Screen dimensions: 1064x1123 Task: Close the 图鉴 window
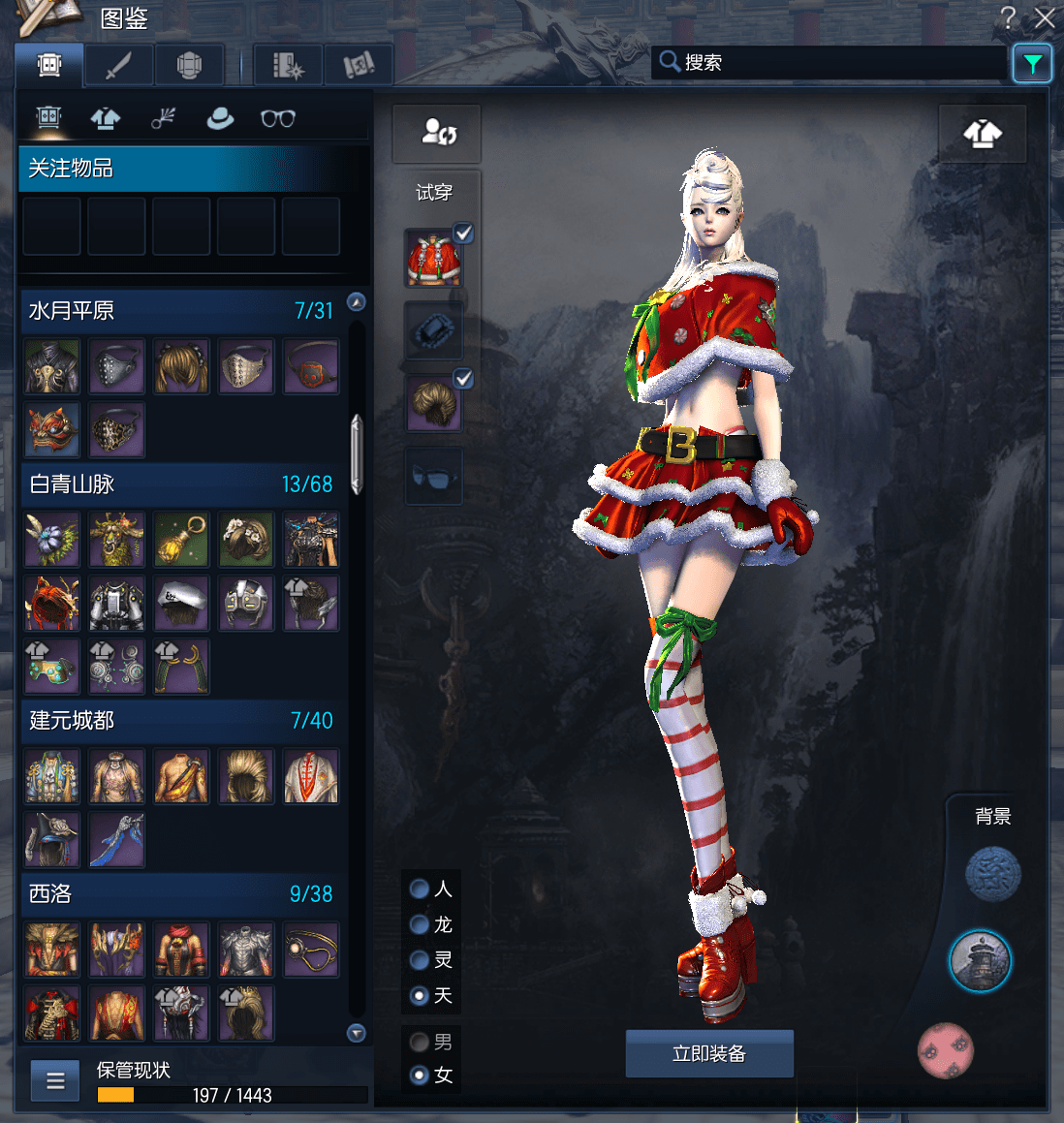click(1045, 17)
